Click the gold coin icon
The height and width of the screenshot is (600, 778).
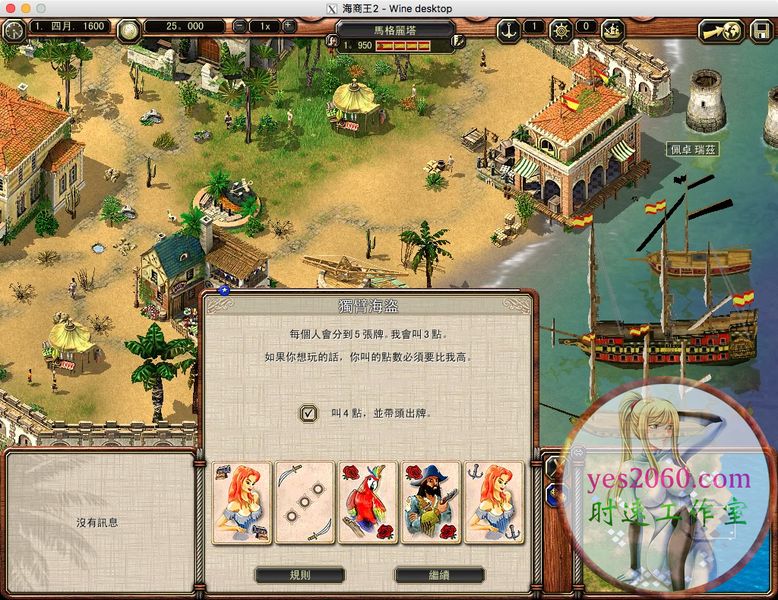point(128,29)
